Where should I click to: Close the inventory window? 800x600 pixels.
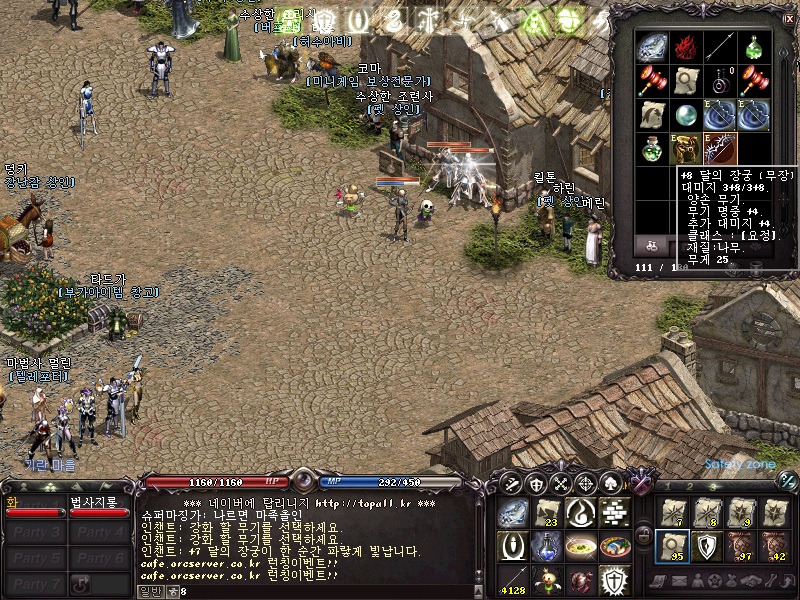pyautogui.click(x=789, y=18)
